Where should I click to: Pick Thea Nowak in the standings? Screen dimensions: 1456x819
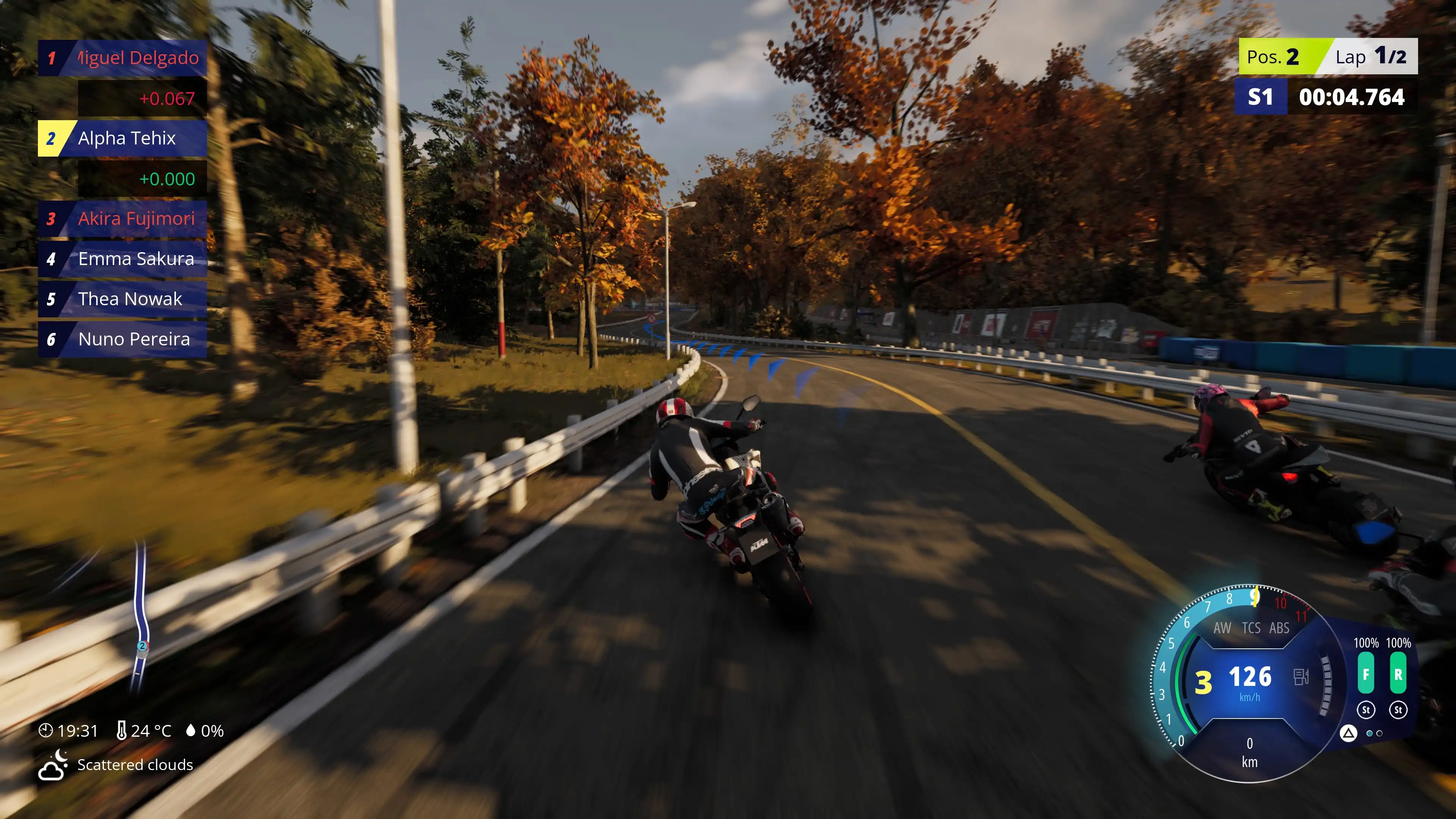pyautogui.click(x=122, y=299)
